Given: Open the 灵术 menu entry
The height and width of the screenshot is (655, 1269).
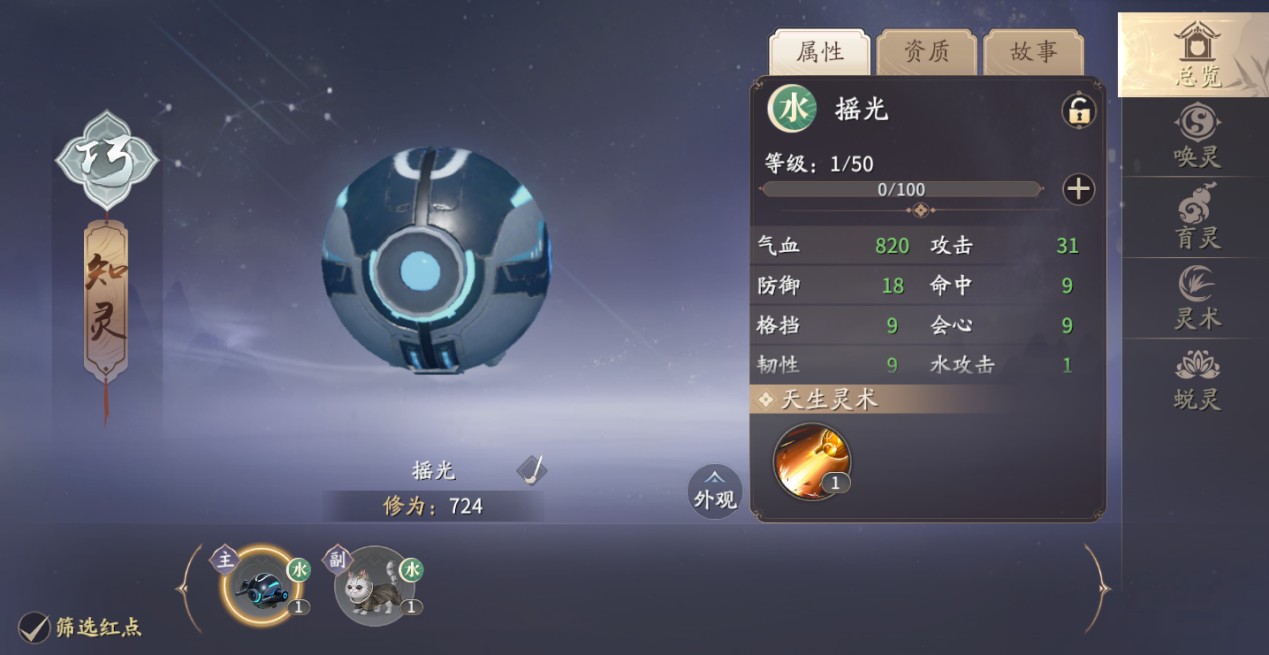Looking at the screenshot, I should [x=1196, y=299].
